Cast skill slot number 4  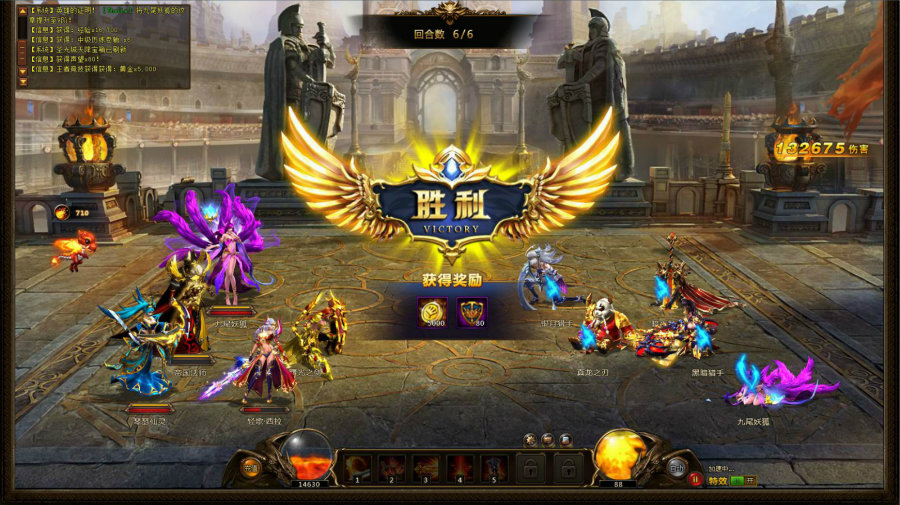(460, 466)
